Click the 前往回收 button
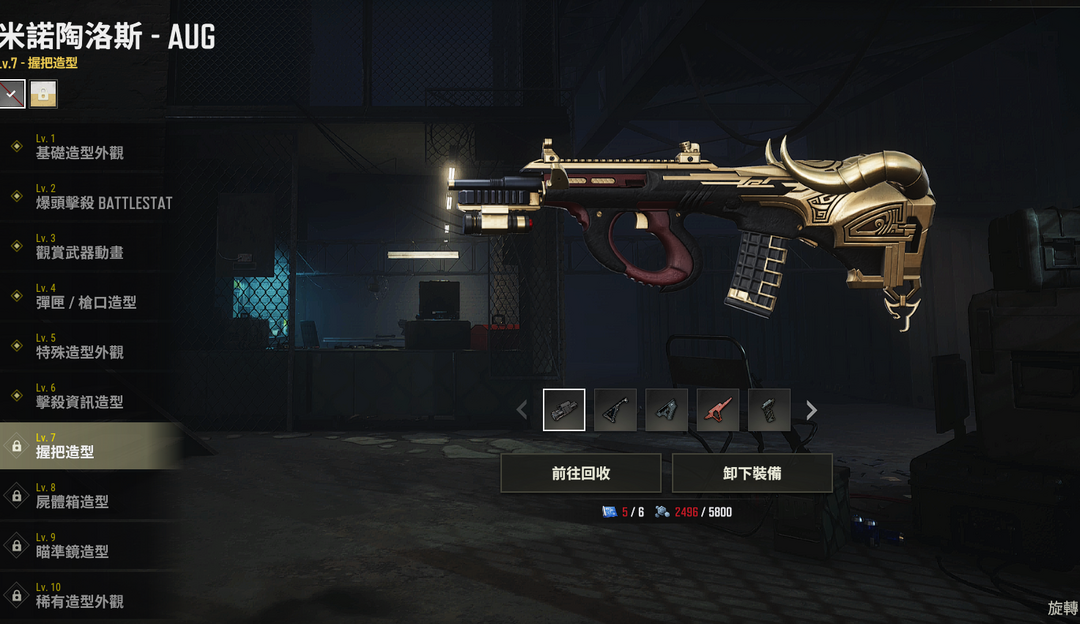Viewport: 1080px width, 624px height. 581,473
